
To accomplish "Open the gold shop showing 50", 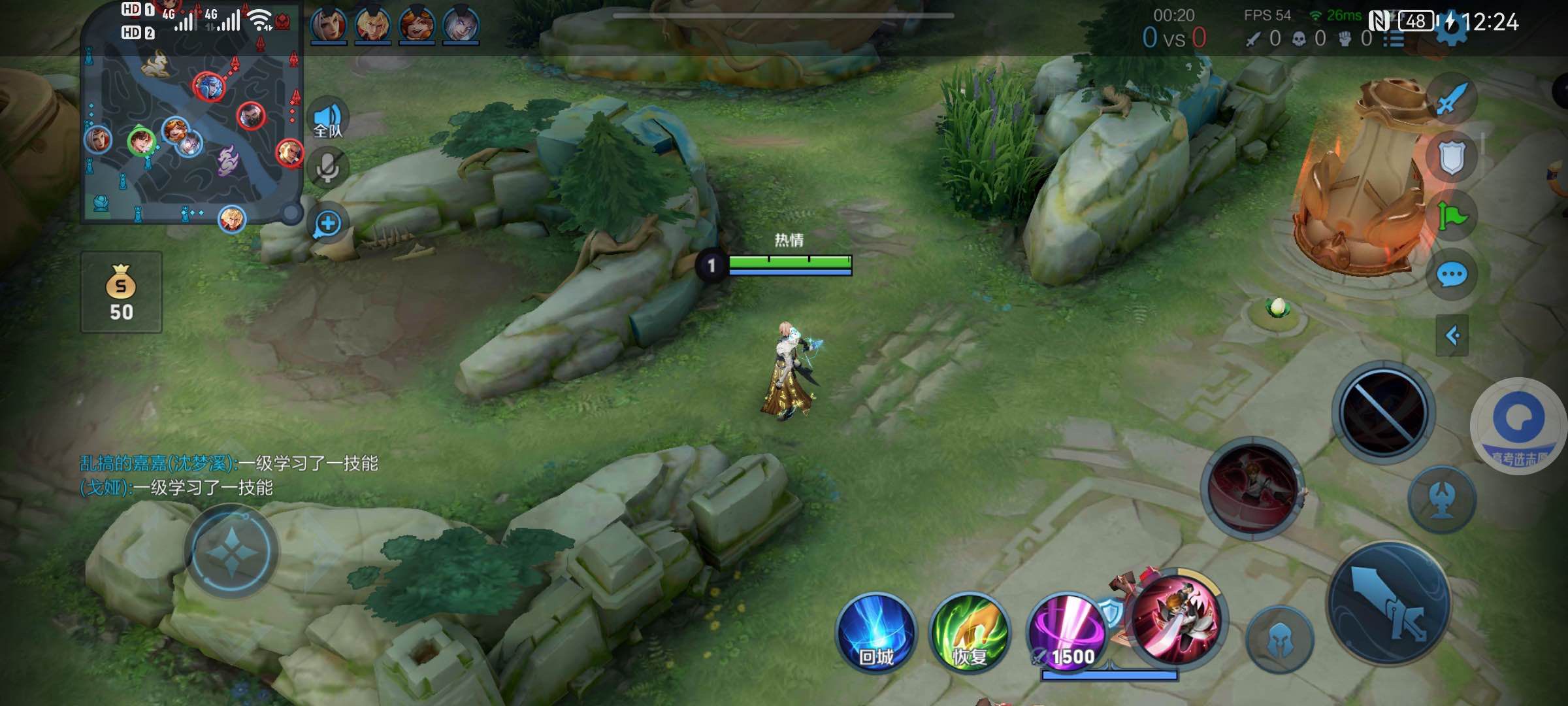I will (121, 292).
